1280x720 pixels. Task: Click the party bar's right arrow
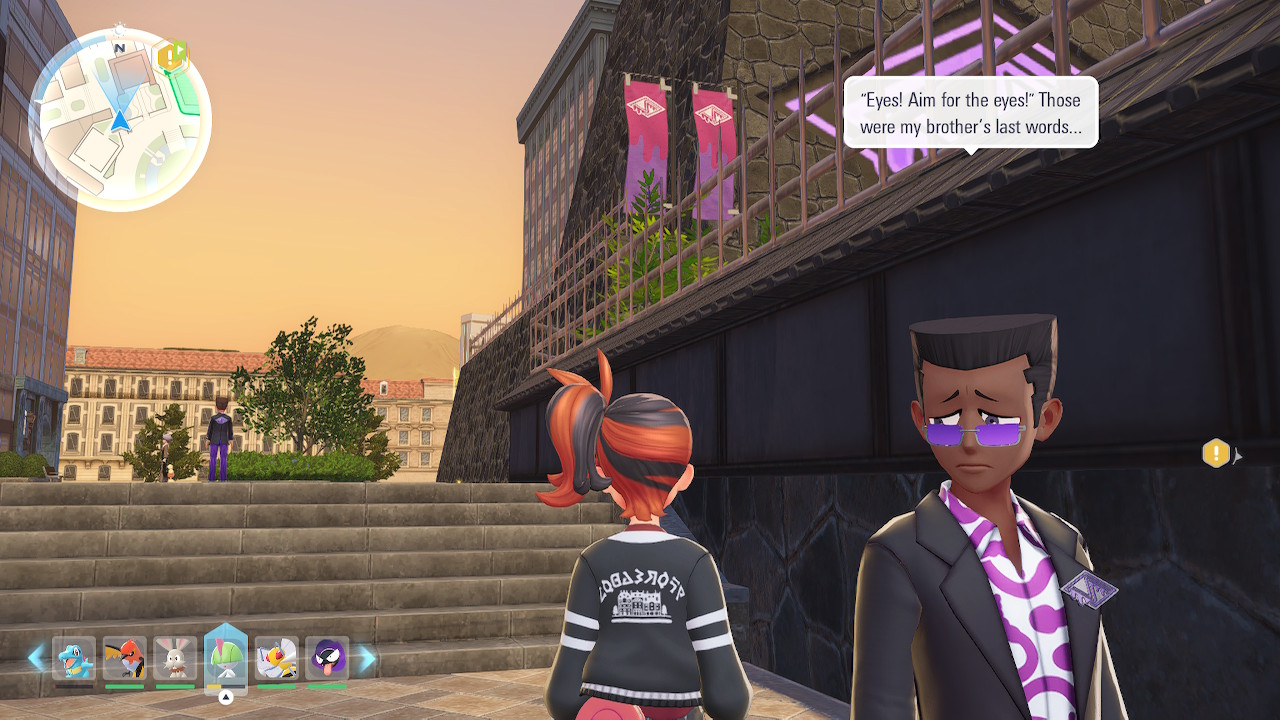(x=367, y=658)
